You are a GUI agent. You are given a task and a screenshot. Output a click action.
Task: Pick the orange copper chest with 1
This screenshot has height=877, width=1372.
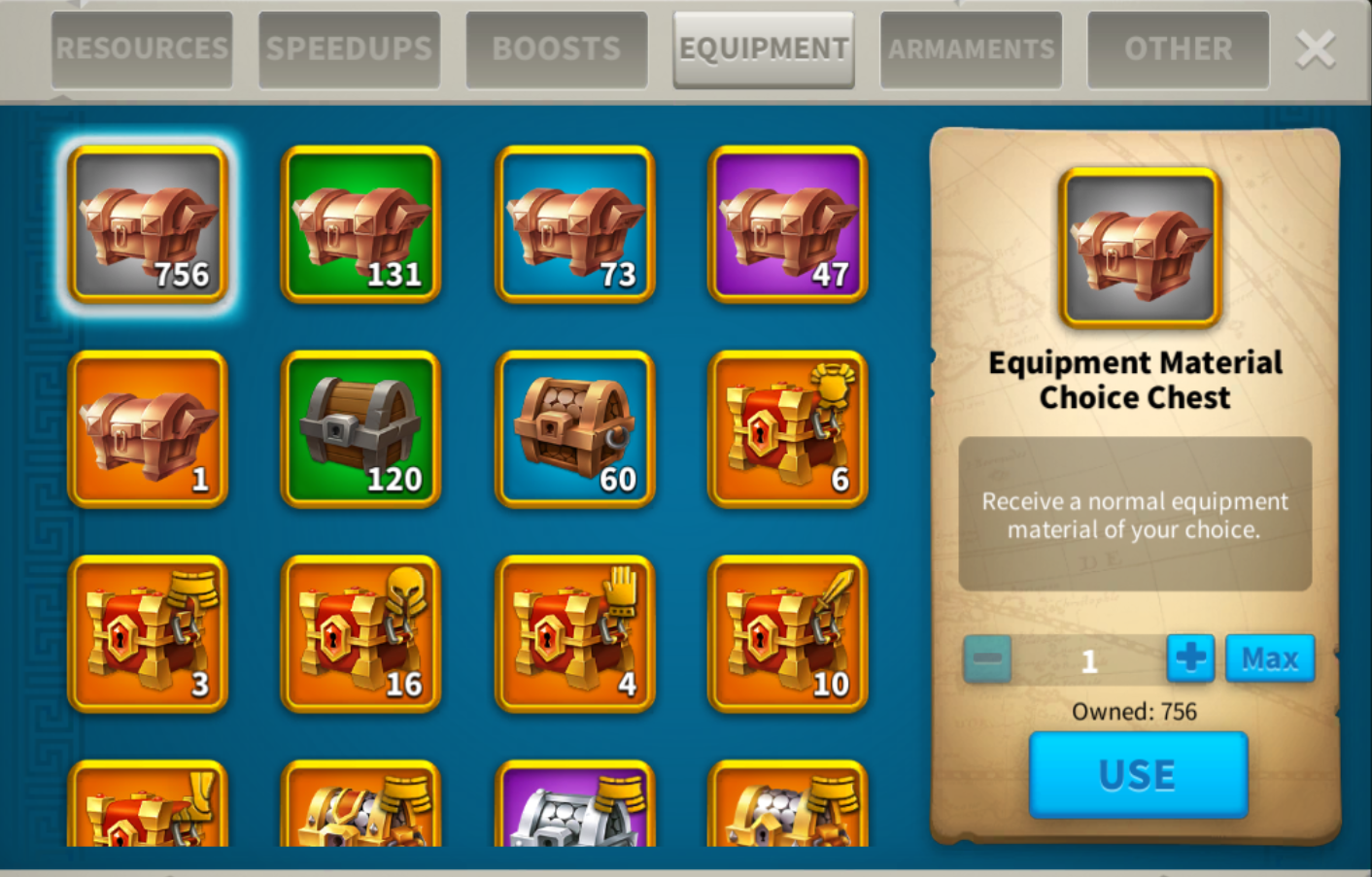(148, 429)
